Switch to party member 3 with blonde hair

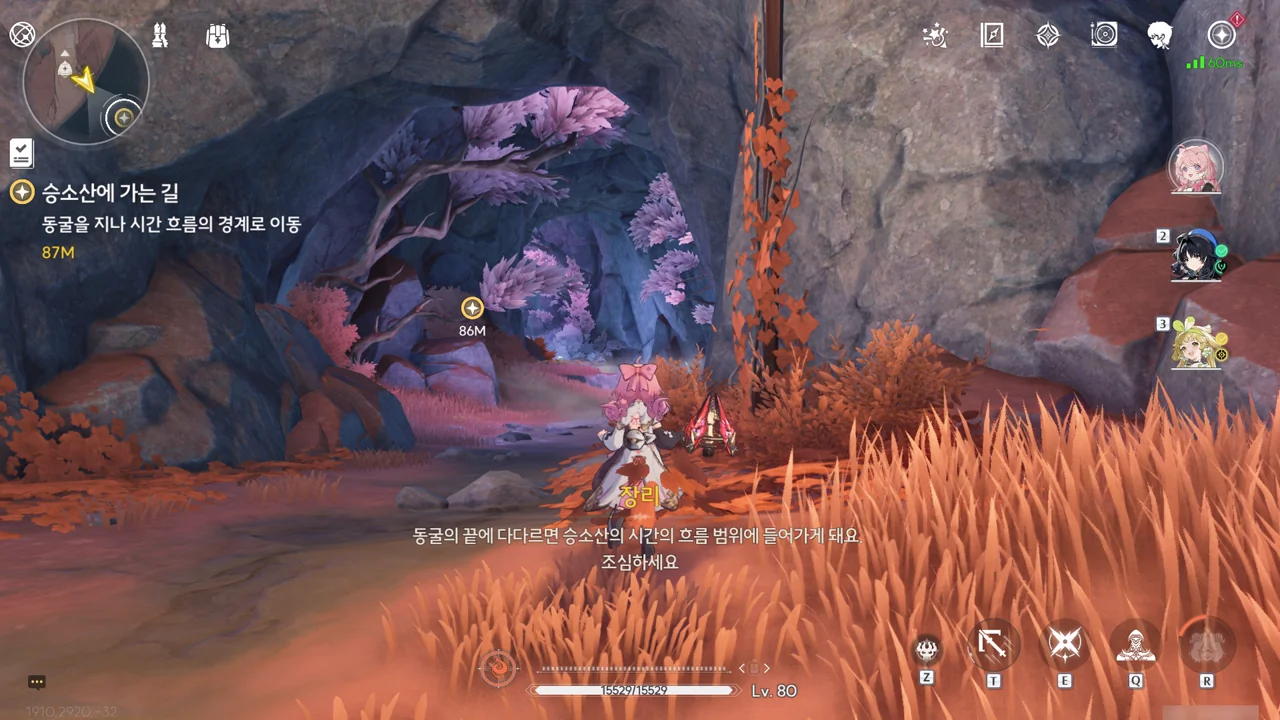(x=1196, y=344)
